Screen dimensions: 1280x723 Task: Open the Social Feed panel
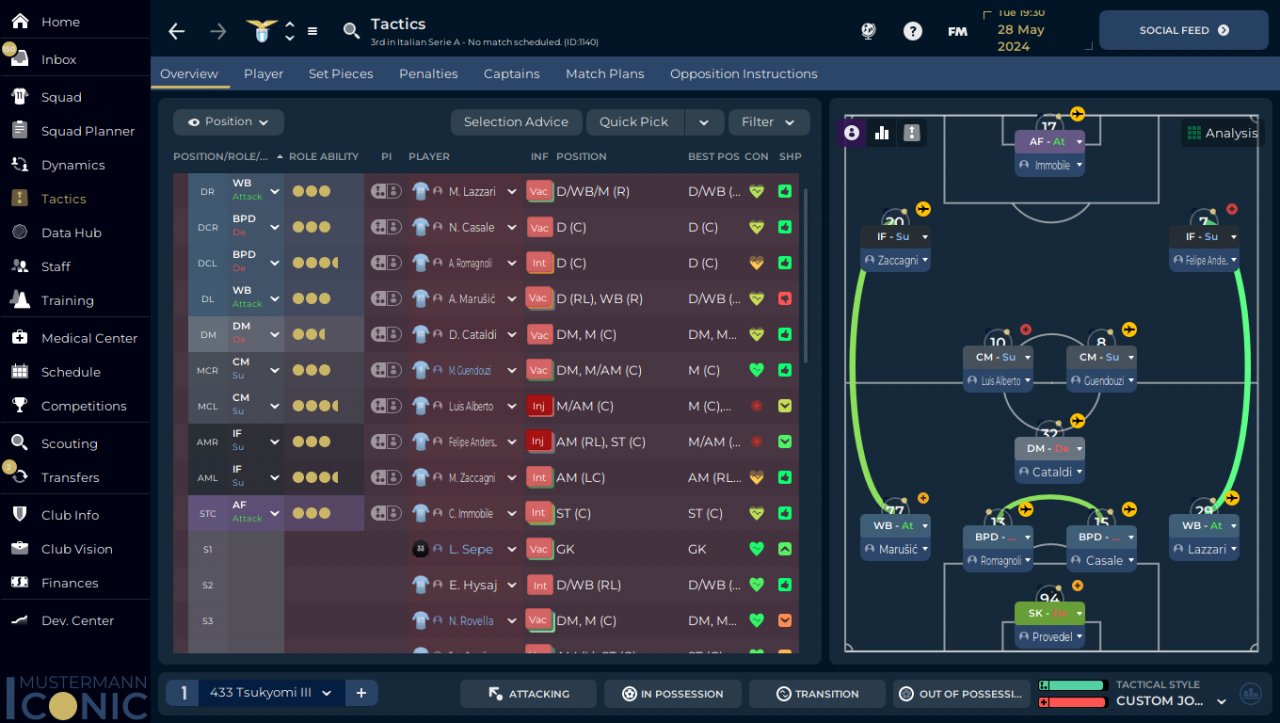tap(1183, 30)
